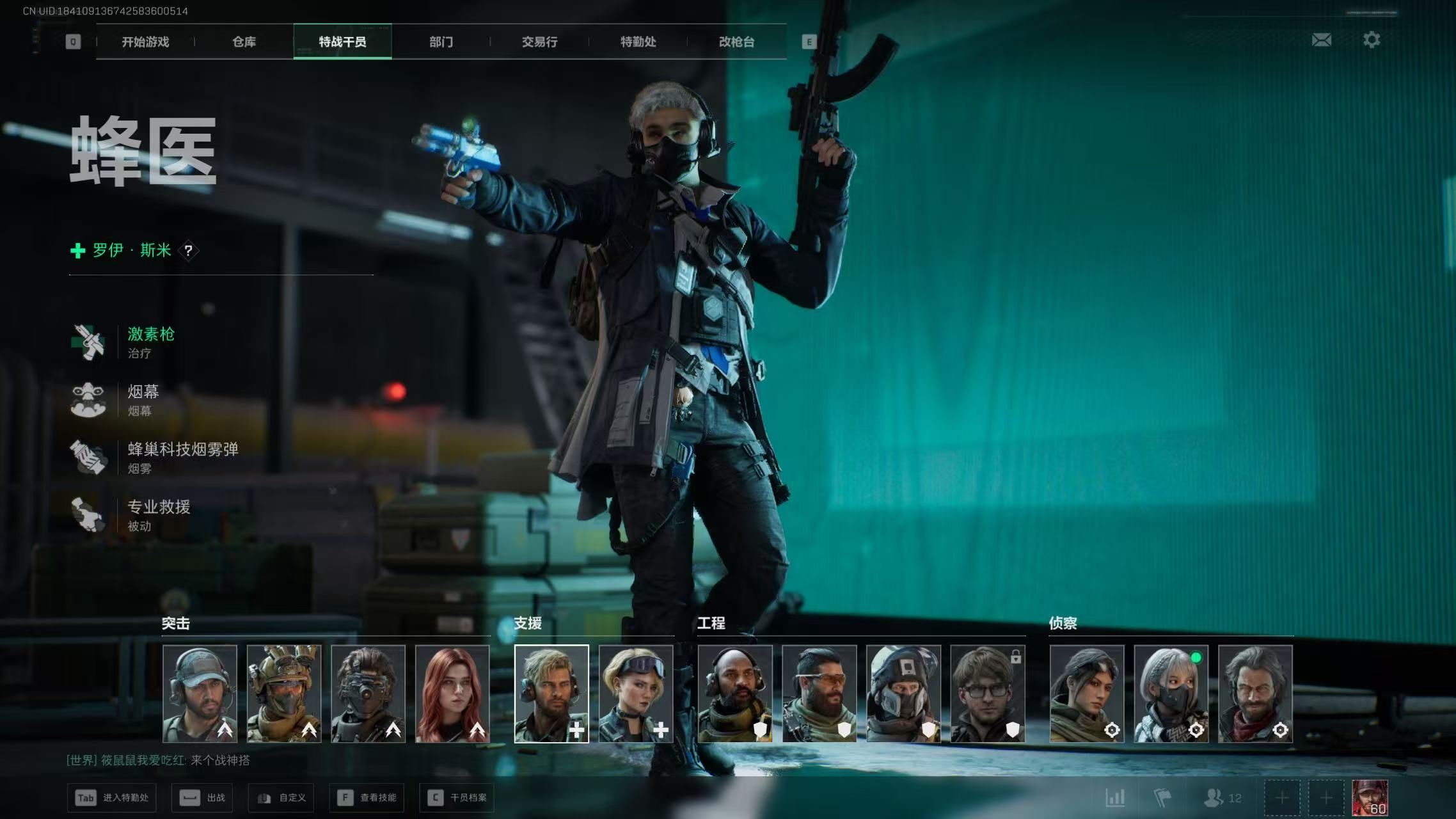Select the blonde goggles support operator
1456x819 pixels.
pyautogui.click(x=635, y=694)
